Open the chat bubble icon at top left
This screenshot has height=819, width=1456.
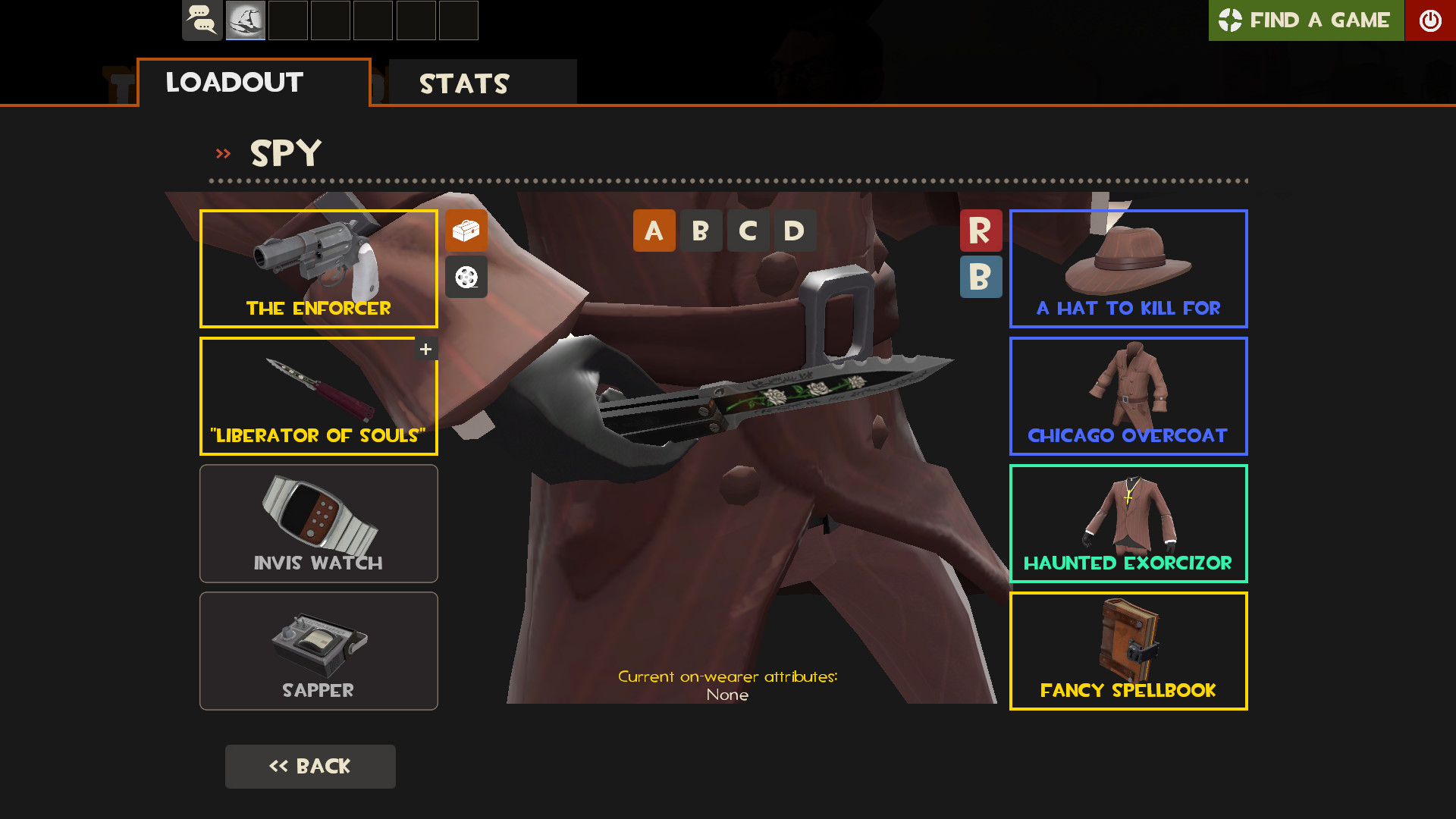202,20
